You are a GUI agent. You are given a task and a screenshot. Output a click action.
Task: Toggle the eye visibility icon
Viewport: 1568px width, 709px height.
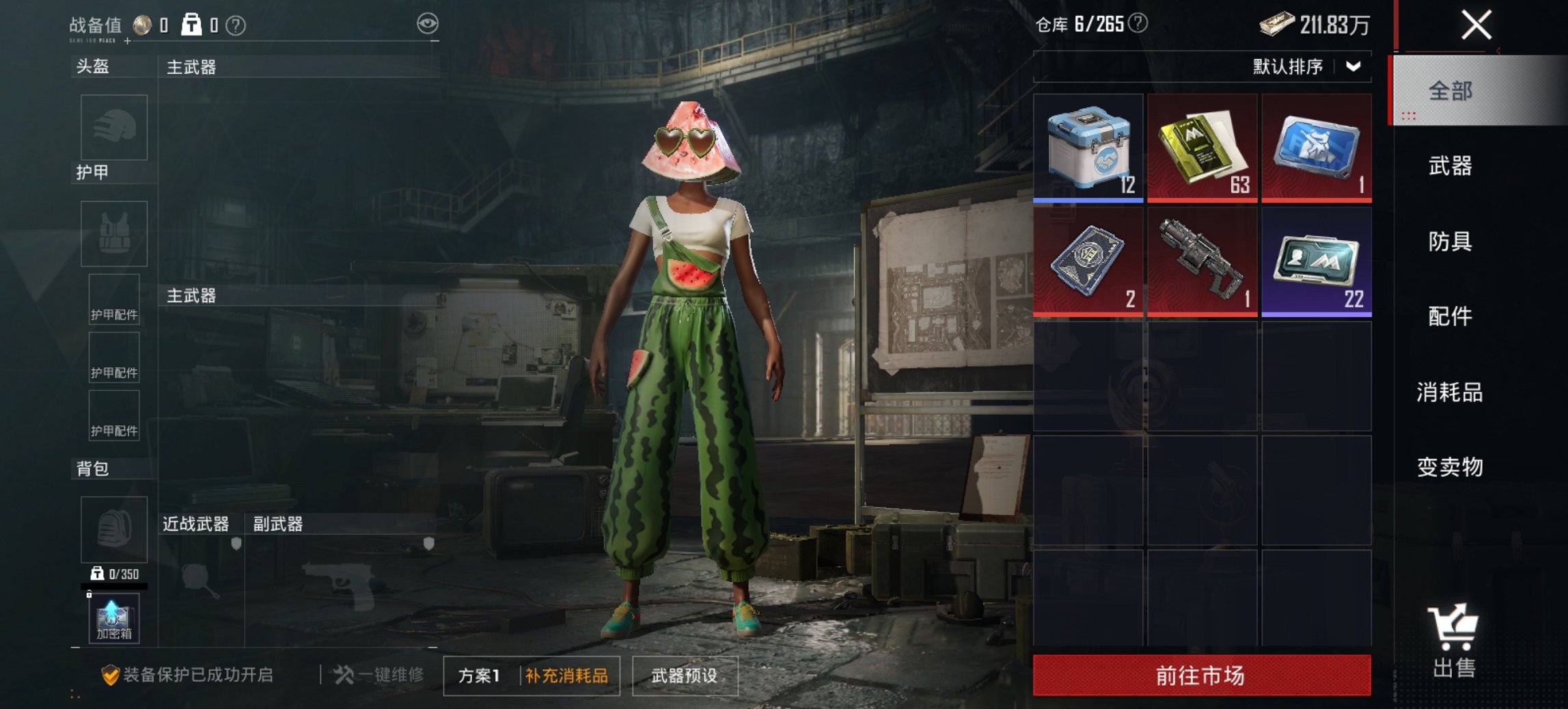coord(427,21)
